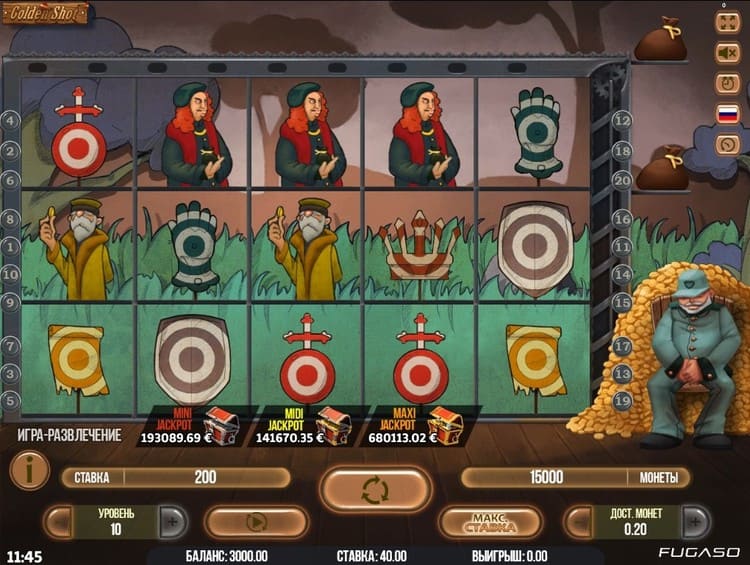Toggle fullscreen mode
This screenshot has height=565, width=750.
tap(727, 20)
